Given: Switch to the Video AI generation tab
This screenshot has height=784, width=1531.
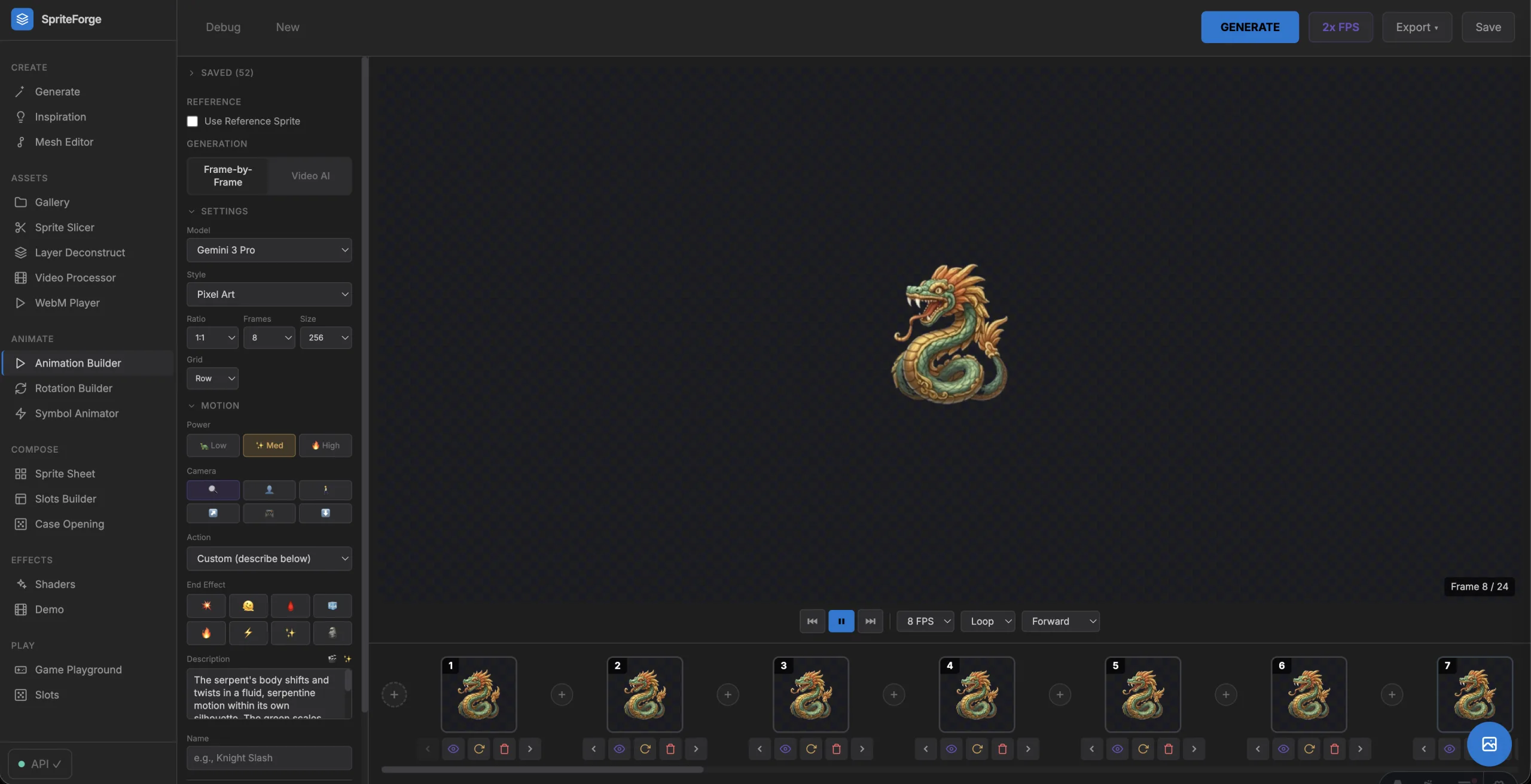Looking at the screenshot, I should [x=310, y=176].
